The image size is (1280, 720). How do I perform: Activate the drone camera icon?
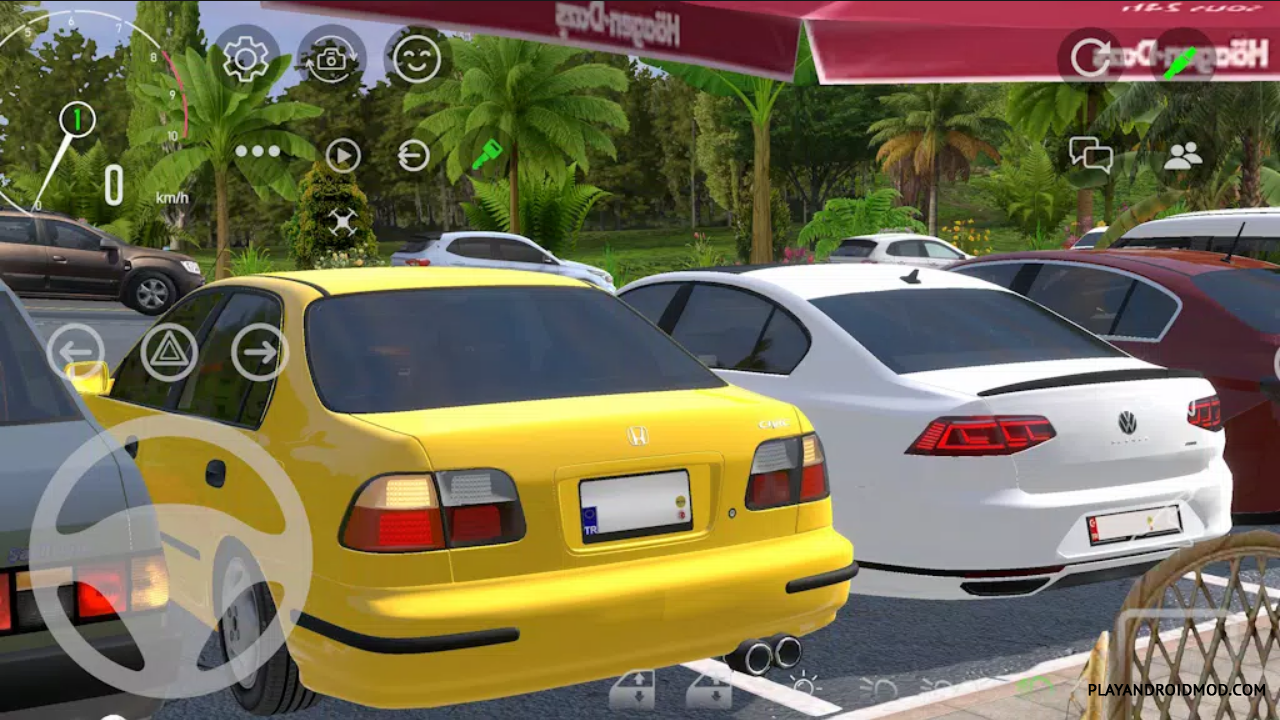coord(343,221)
